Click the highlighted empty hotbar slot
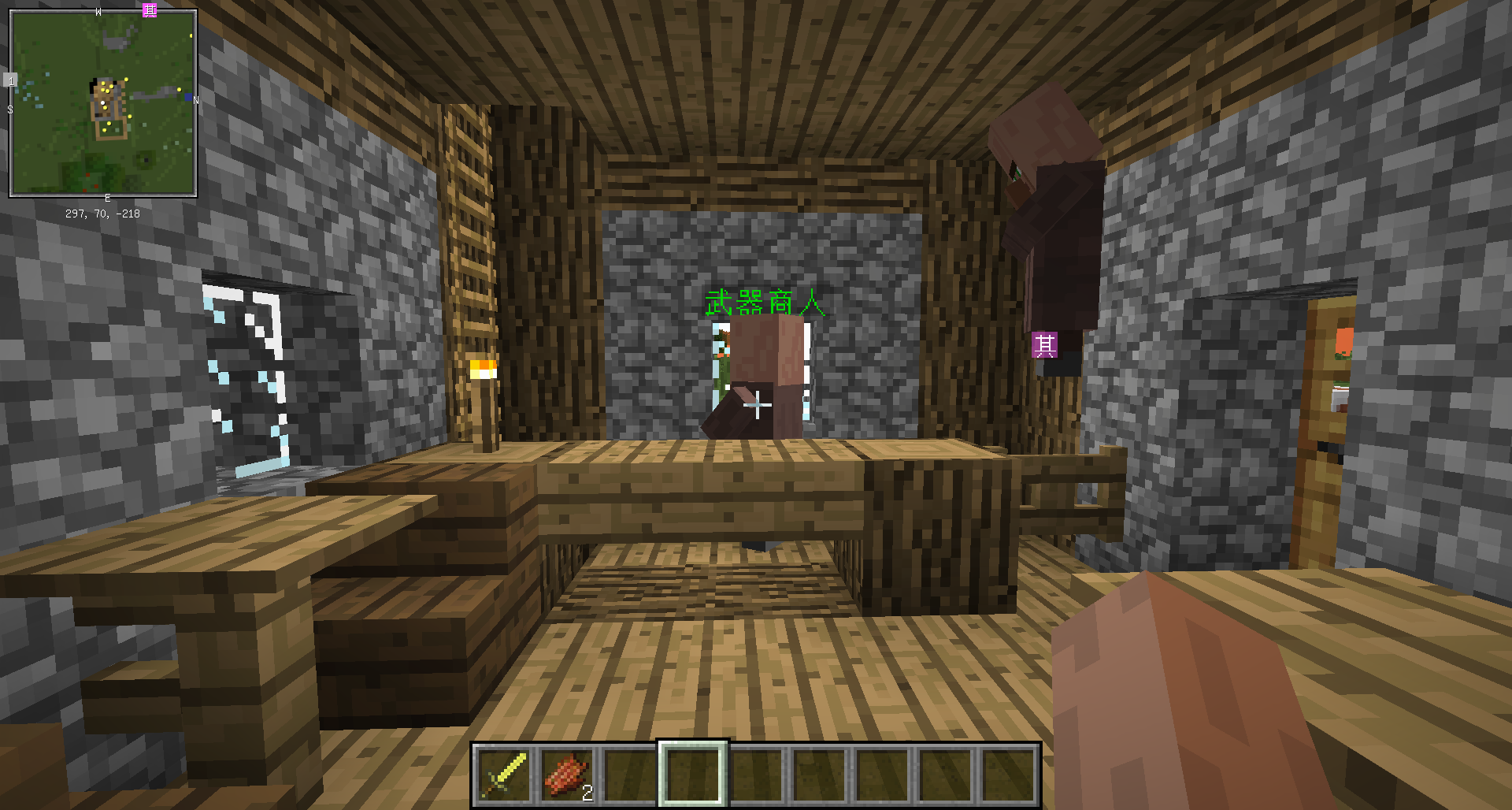Image resolution: width=1512 pixels, height=810 pixels. point(693,775)
